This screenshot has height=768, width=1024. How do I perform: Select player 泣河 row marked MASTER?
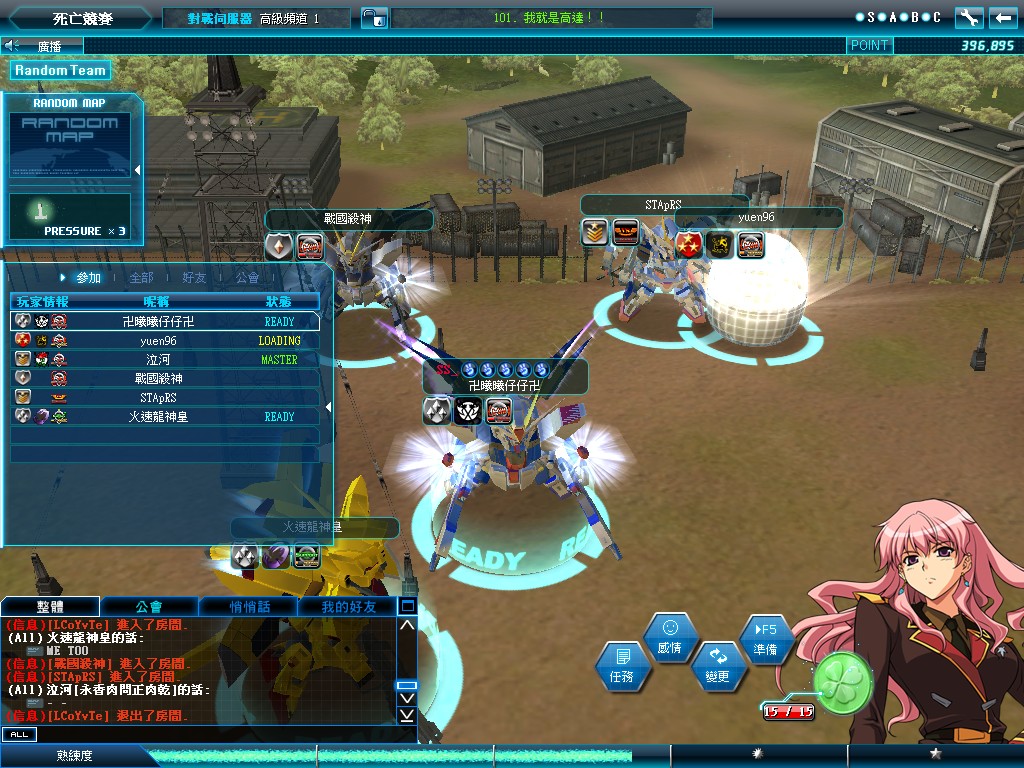160,360
